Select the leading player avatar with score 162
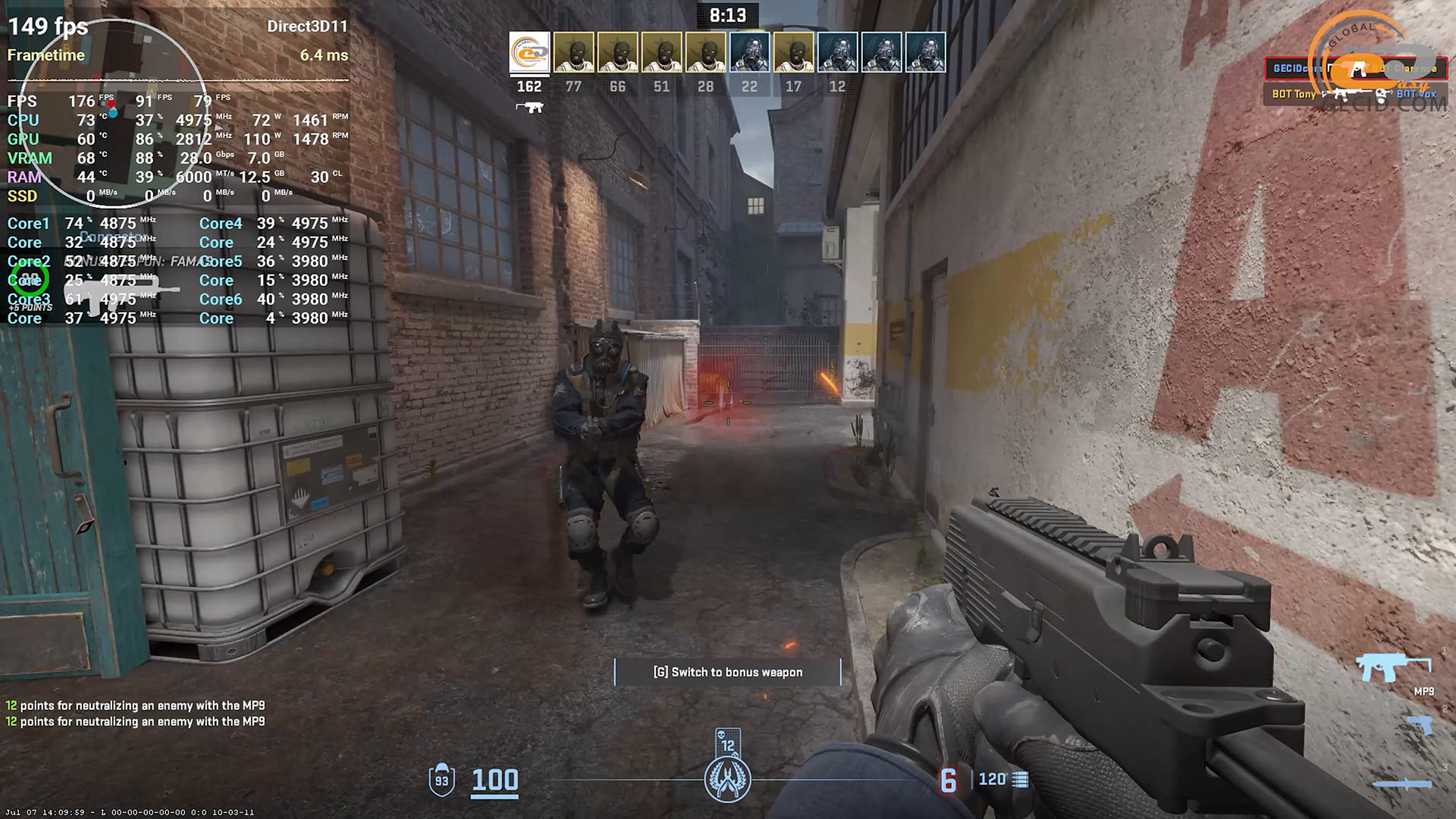Screen dimensions: 1456x819 (529, 52)
